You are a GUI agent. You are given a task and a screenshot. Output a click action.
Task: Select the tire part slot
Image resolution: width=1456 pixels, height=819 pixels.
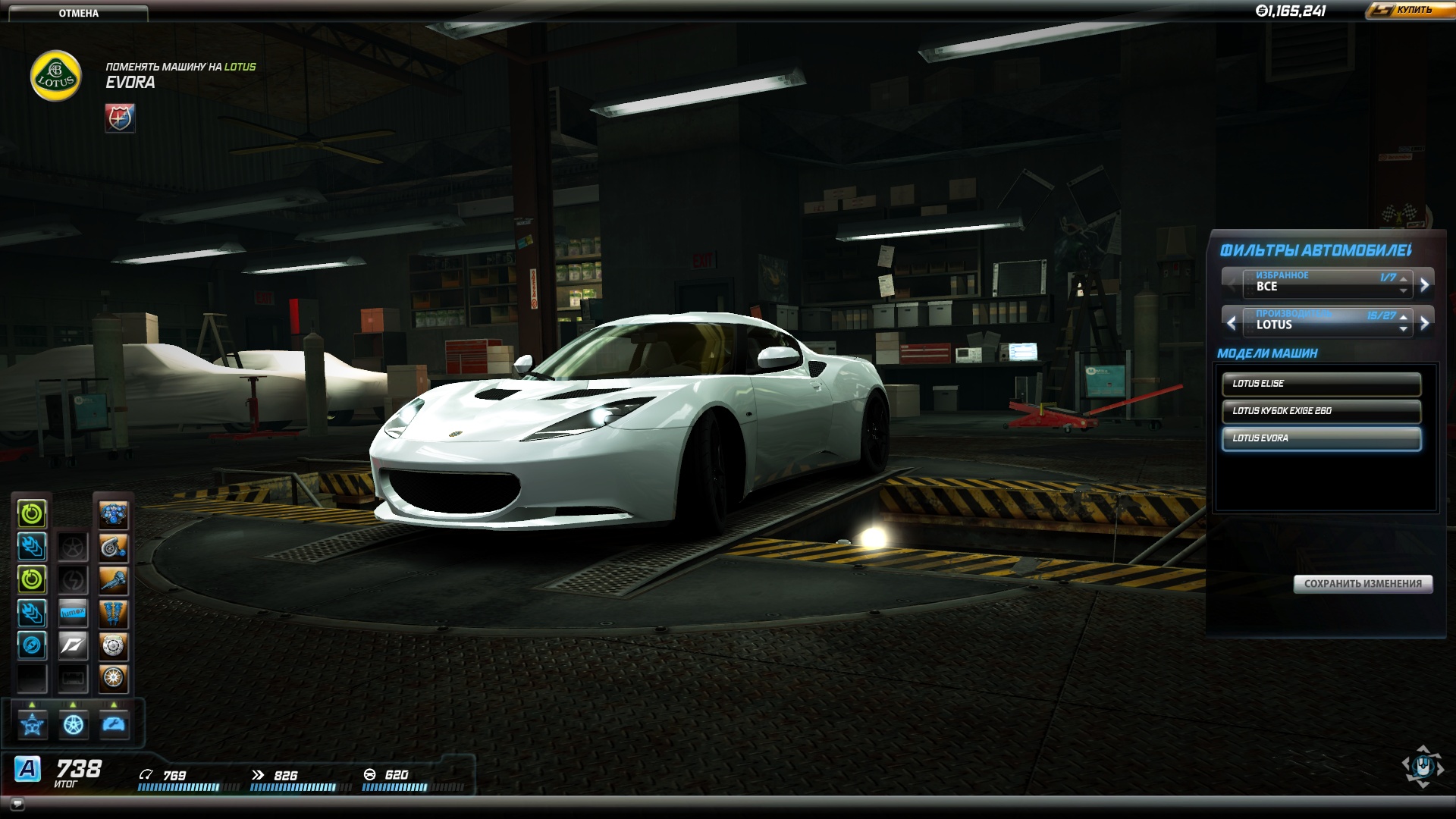[x=114, y=678]
